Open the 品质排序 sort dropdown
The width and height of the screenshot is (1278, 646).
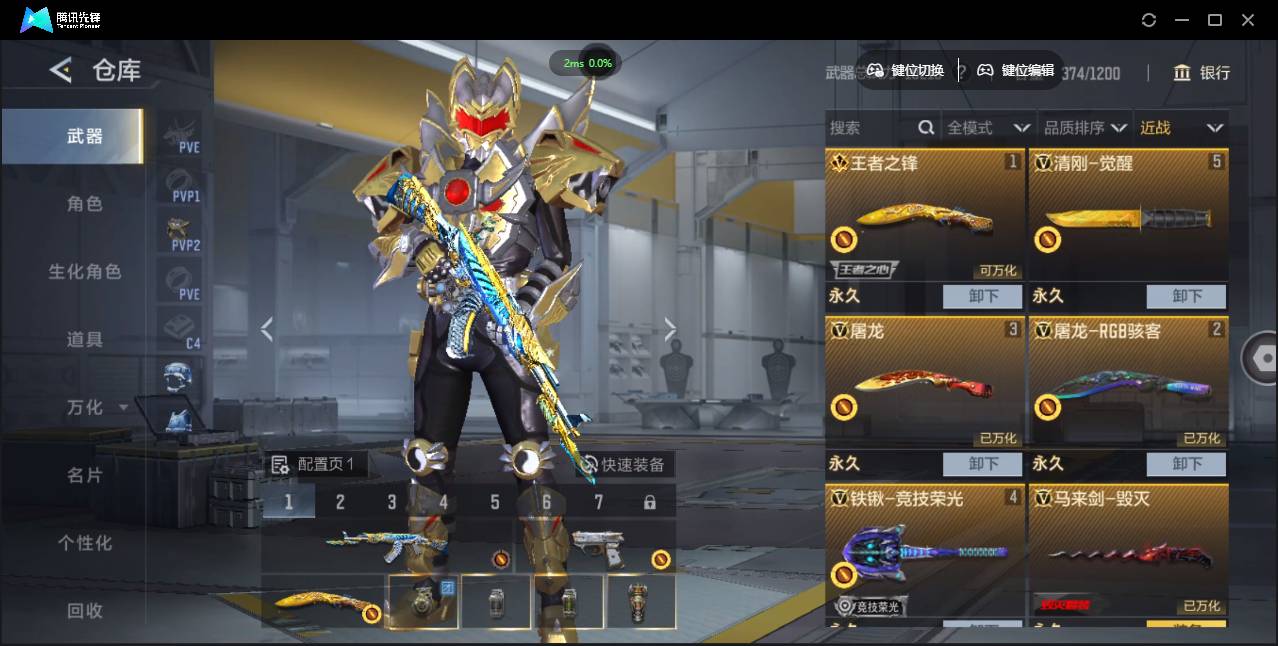[1085, 128]
